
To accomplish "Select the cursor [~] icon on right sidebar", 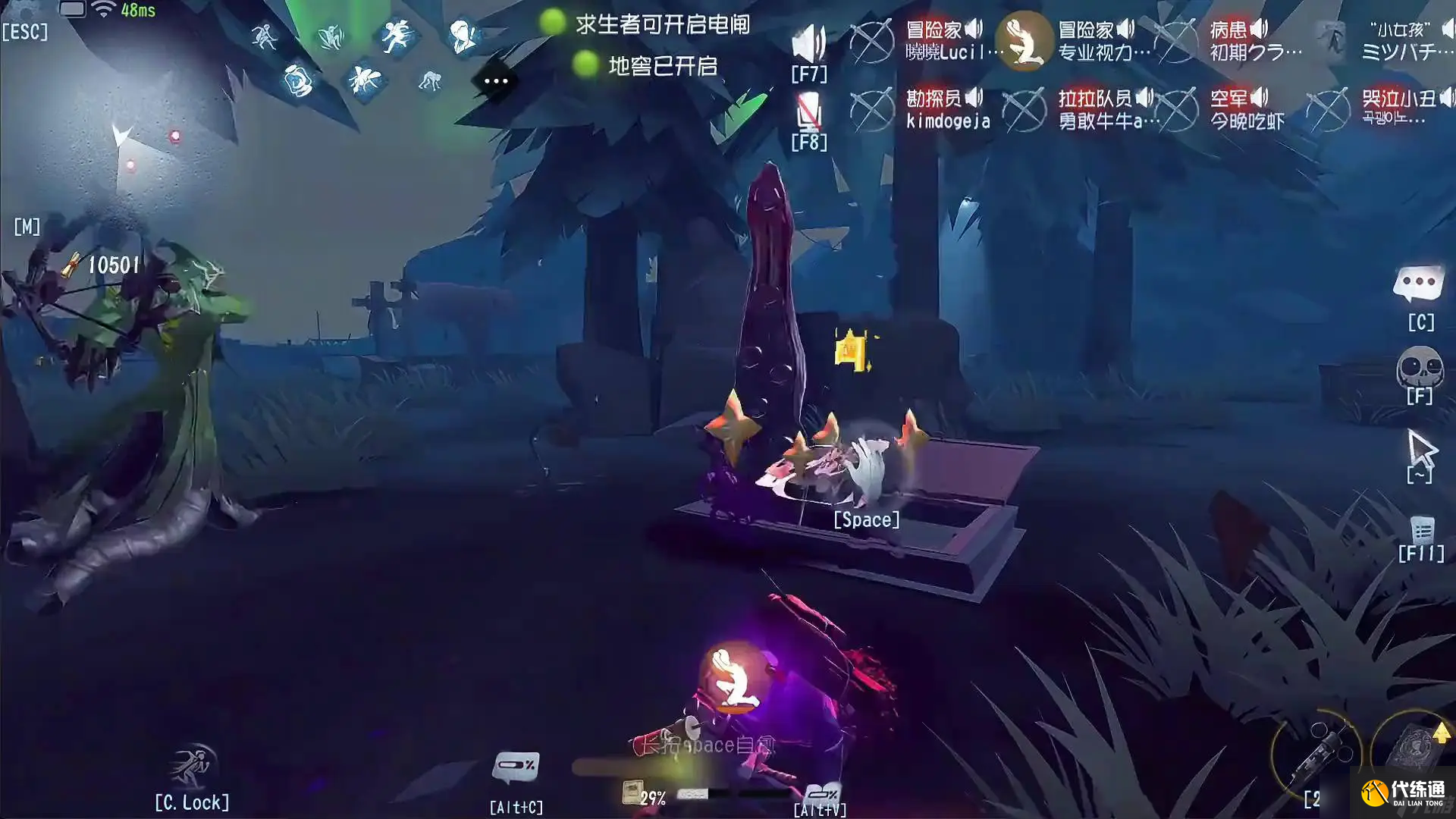I will pos(1422,447).
